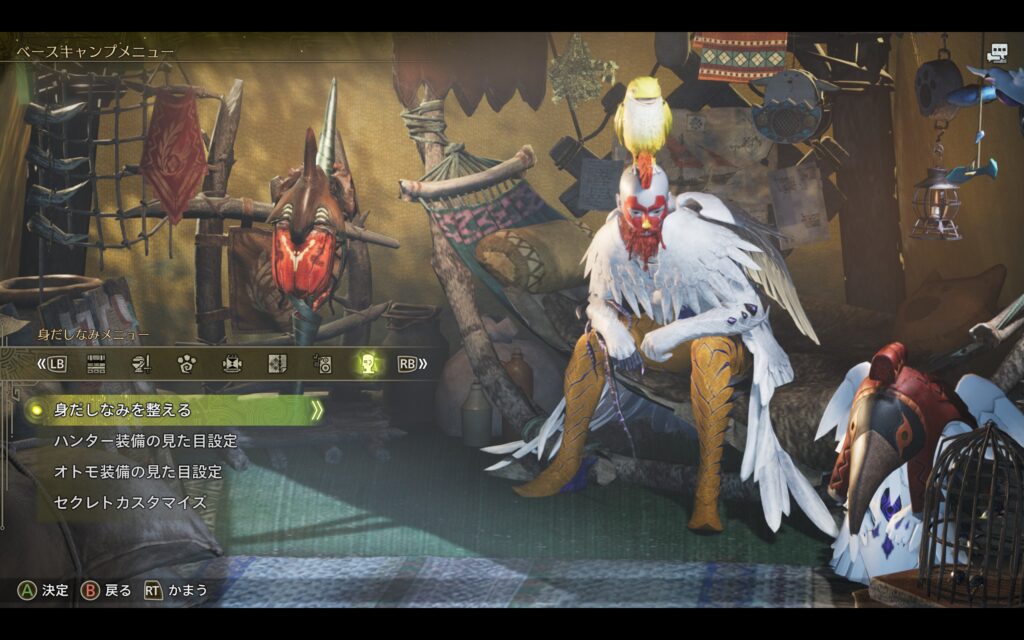
Task: Switch to the document page tab icon
Action: coord(277,364)
